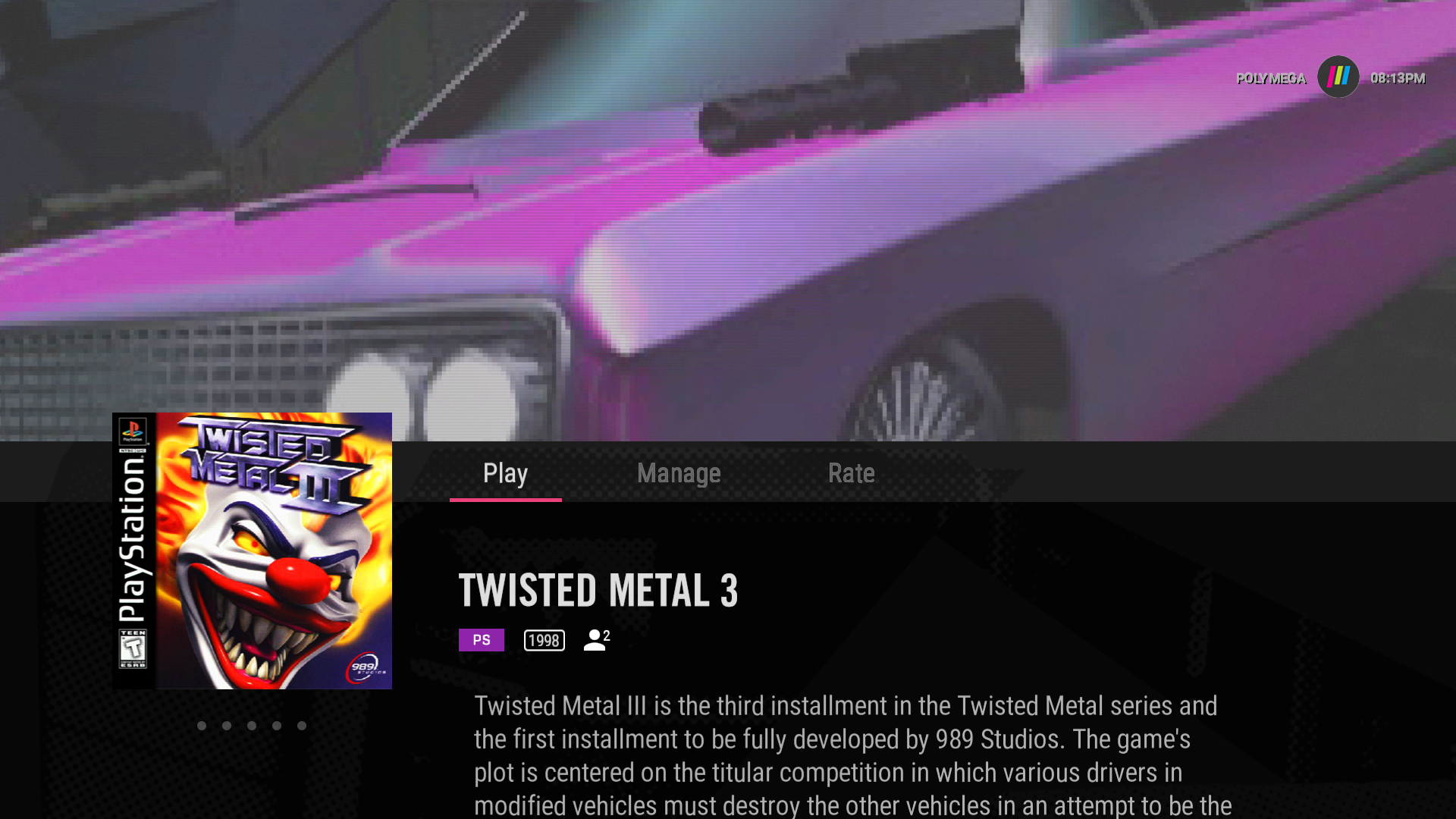Switch to the Play tab
Viewport: 1456px width, 819px height.
[505, 473]
